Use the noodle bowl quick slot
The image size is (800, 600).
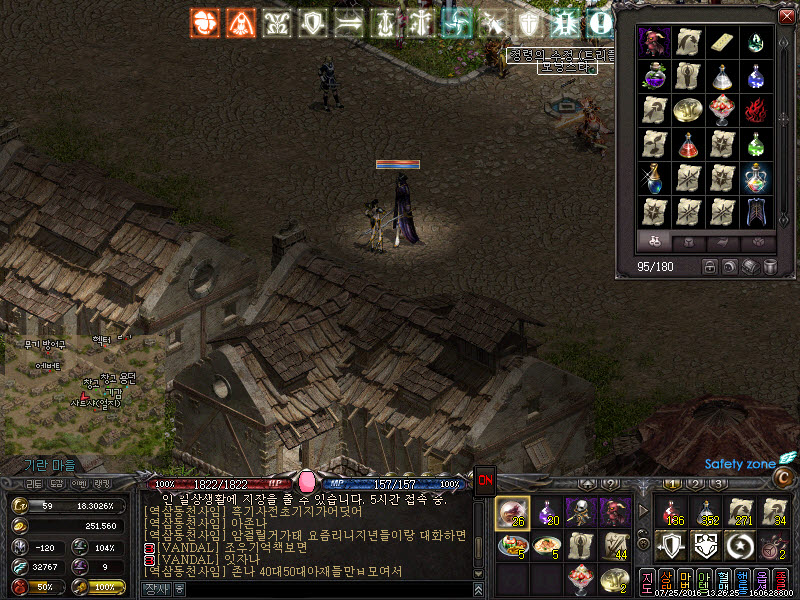[548, 545]
